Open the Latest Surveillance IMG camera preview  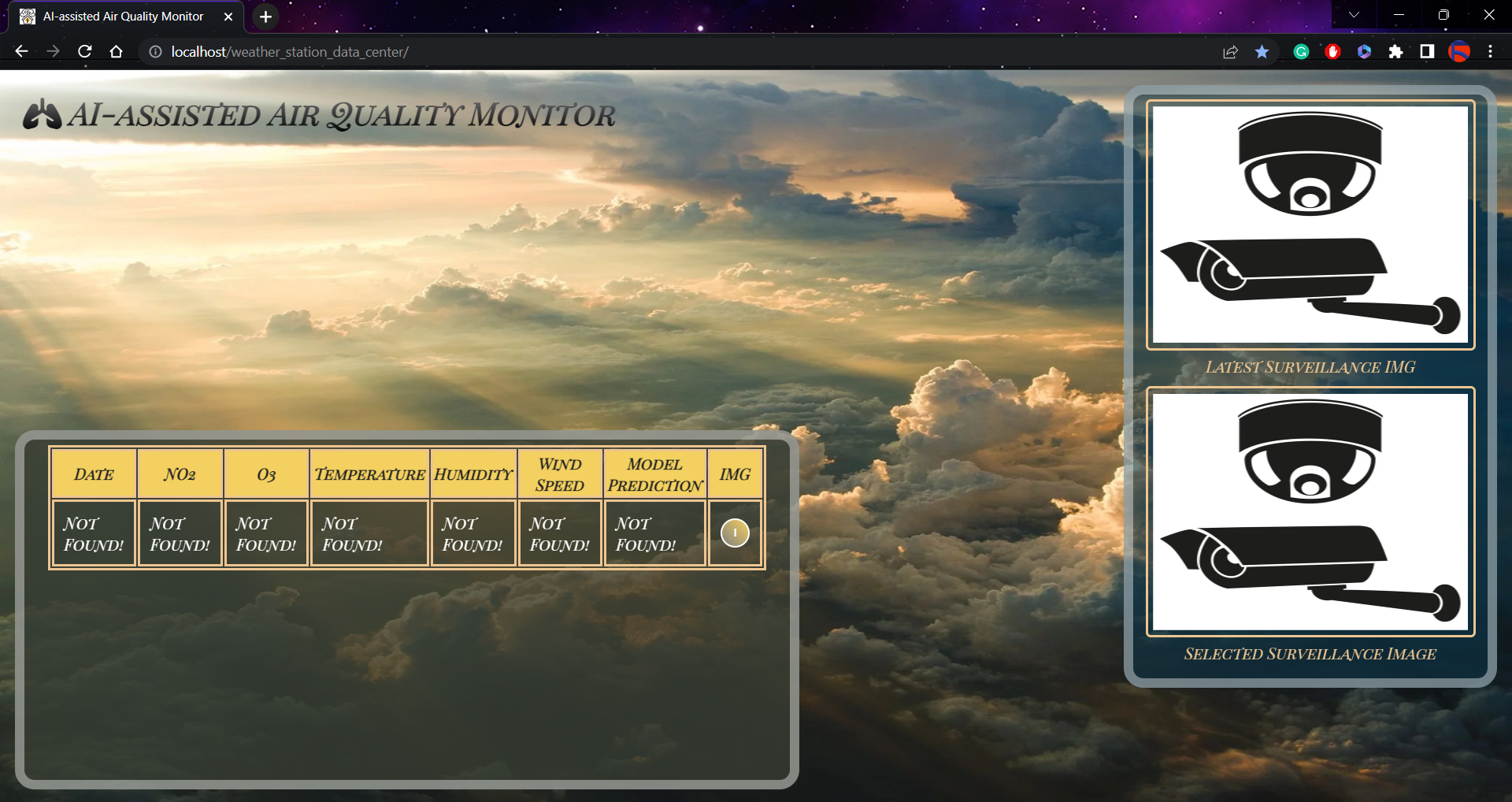pyautogui.click(x=1310, y=224)
